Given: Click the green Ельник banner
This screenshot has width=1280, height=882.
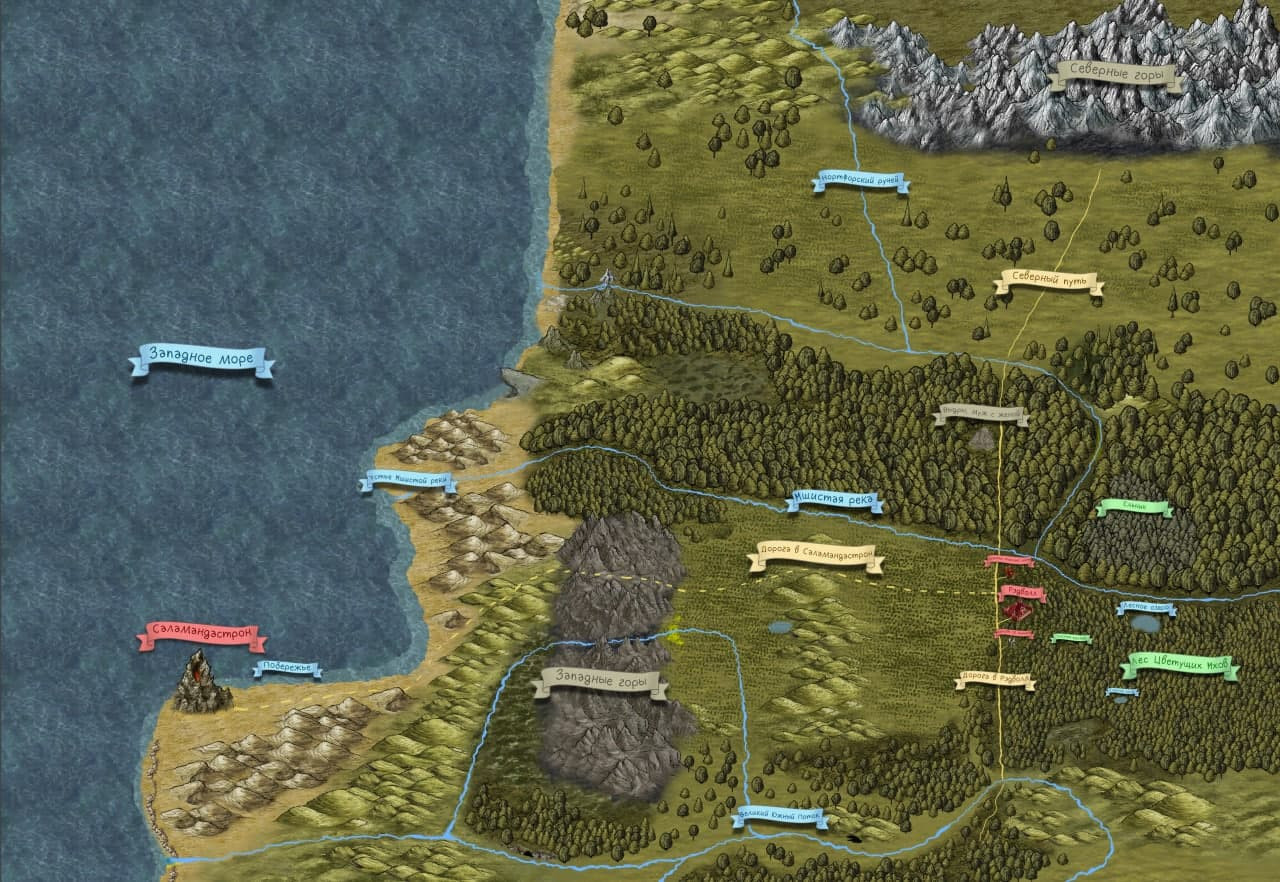Looking at the screenshot, I should (1134, 508).
